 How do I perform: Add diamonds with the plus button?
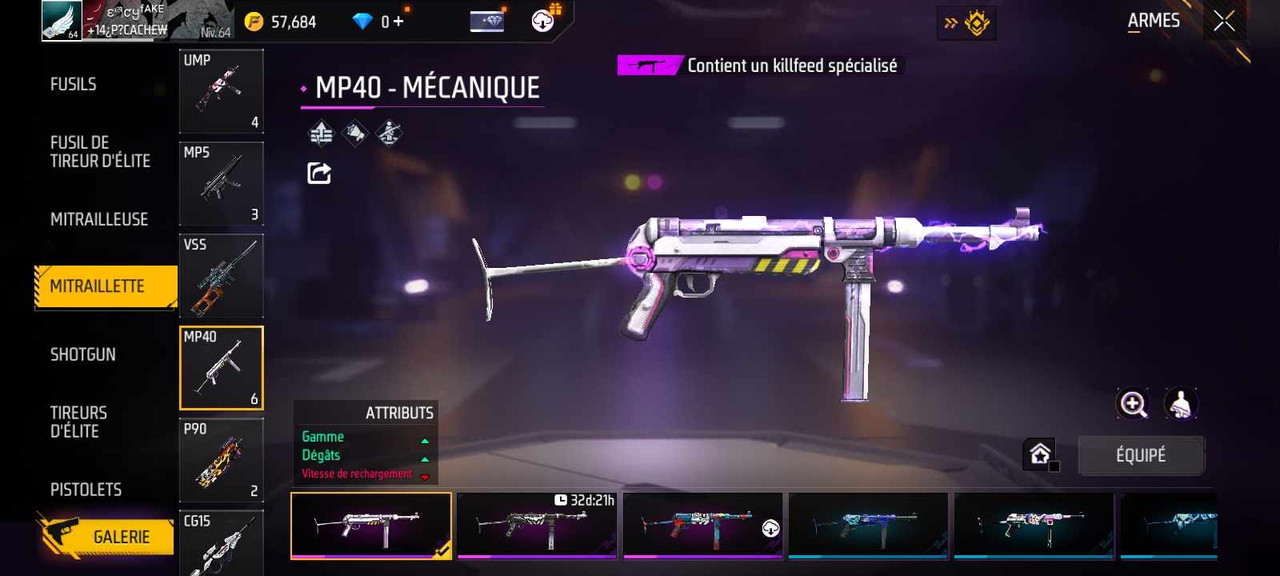(398, 21)
